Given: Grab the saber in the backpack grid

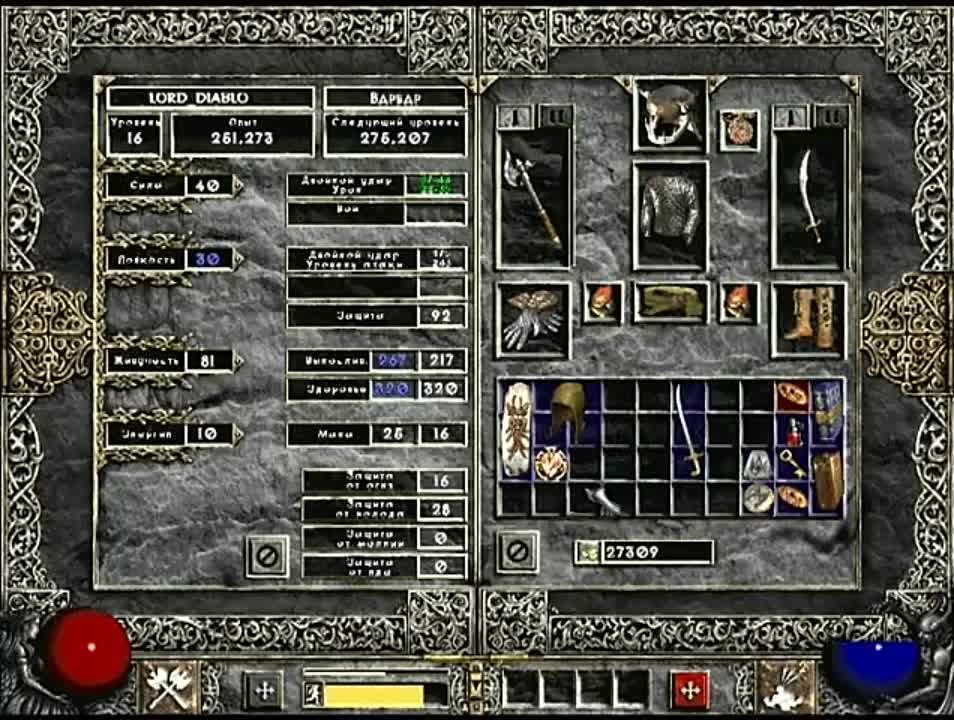Looking at the screenshot, I should 689,430.
